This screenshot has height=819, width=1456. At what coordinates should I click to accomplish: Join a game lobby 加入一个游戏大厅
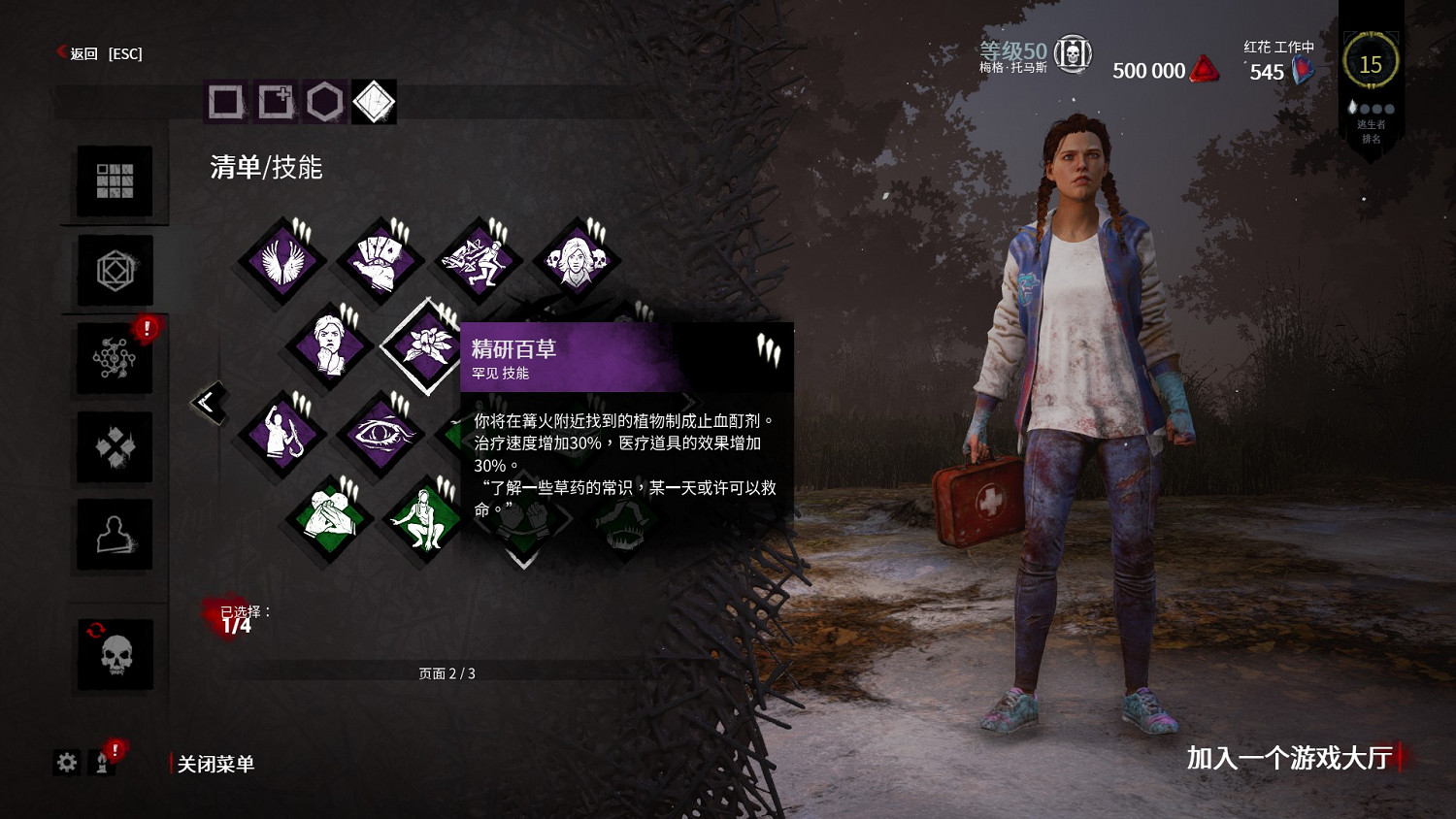point(1289,758)
